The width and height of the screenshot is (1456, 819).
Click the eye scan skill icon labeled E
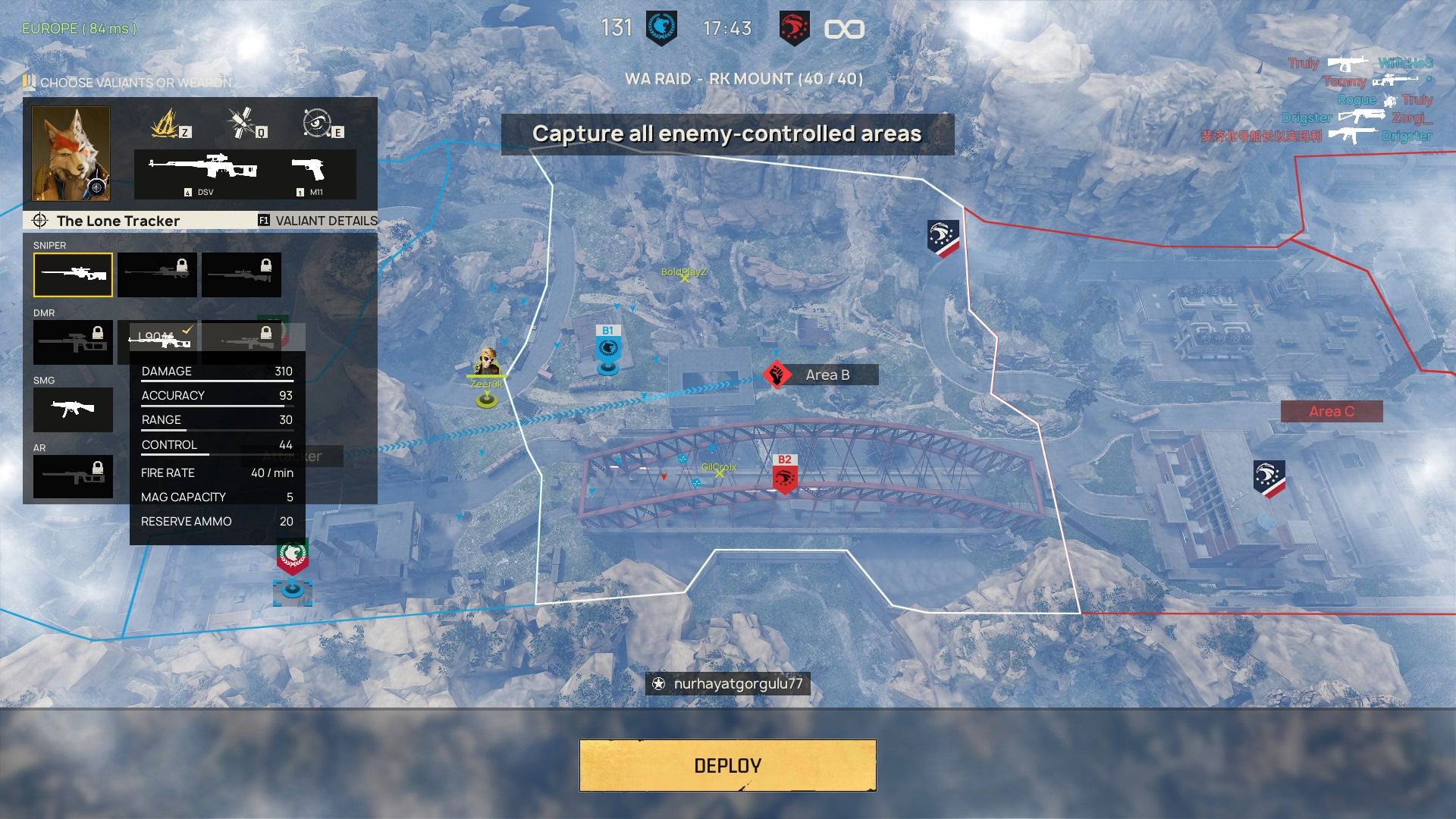pos(317,123)
